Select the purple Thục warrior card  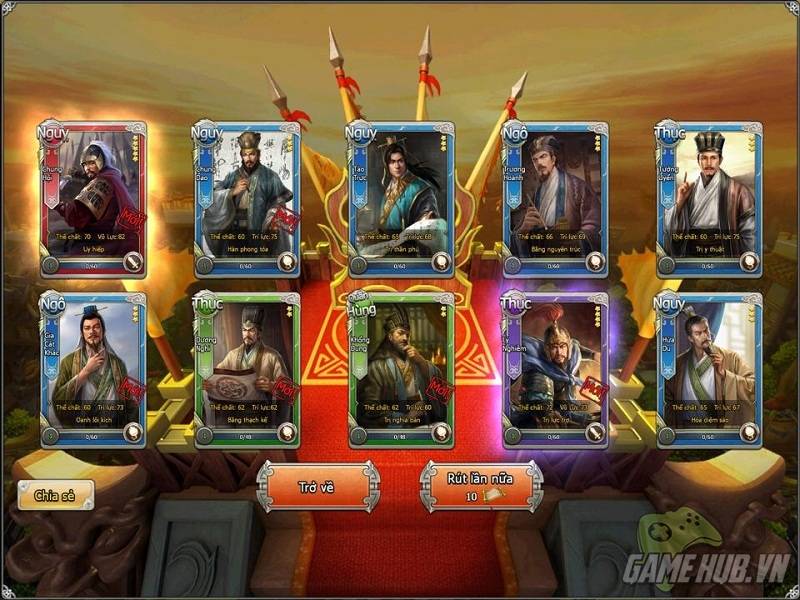(555, 370)
